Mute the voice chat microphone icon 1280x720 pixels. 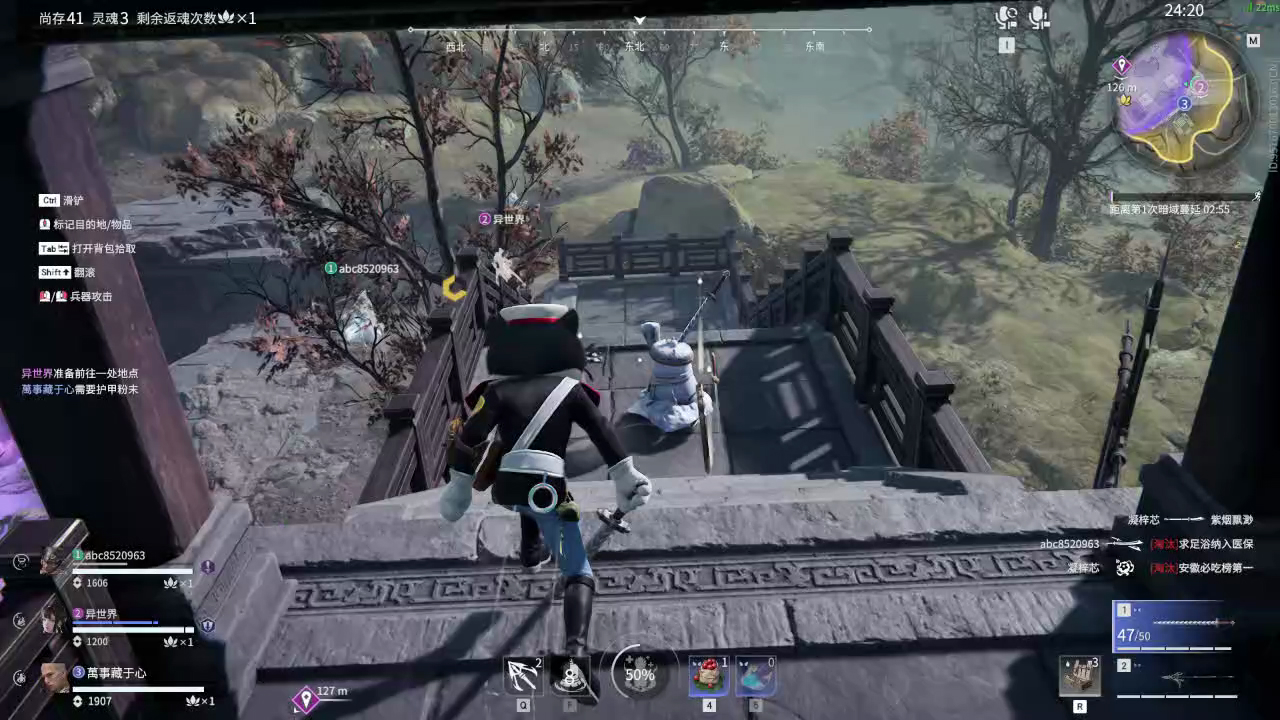click(x=1007, y=17)
